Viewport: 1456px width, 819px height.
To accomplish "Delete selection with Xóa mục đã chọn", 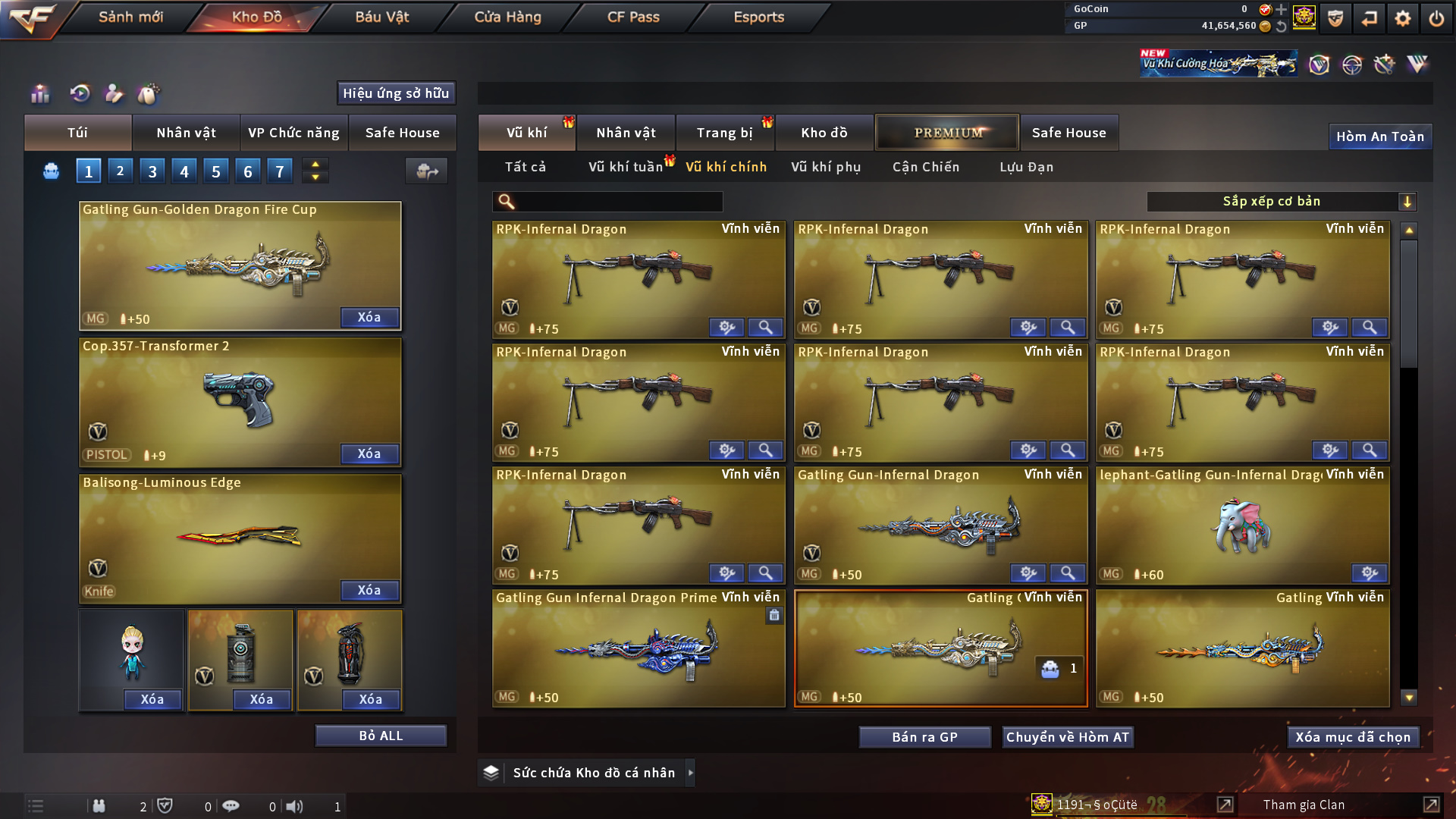I will 1353,737.
